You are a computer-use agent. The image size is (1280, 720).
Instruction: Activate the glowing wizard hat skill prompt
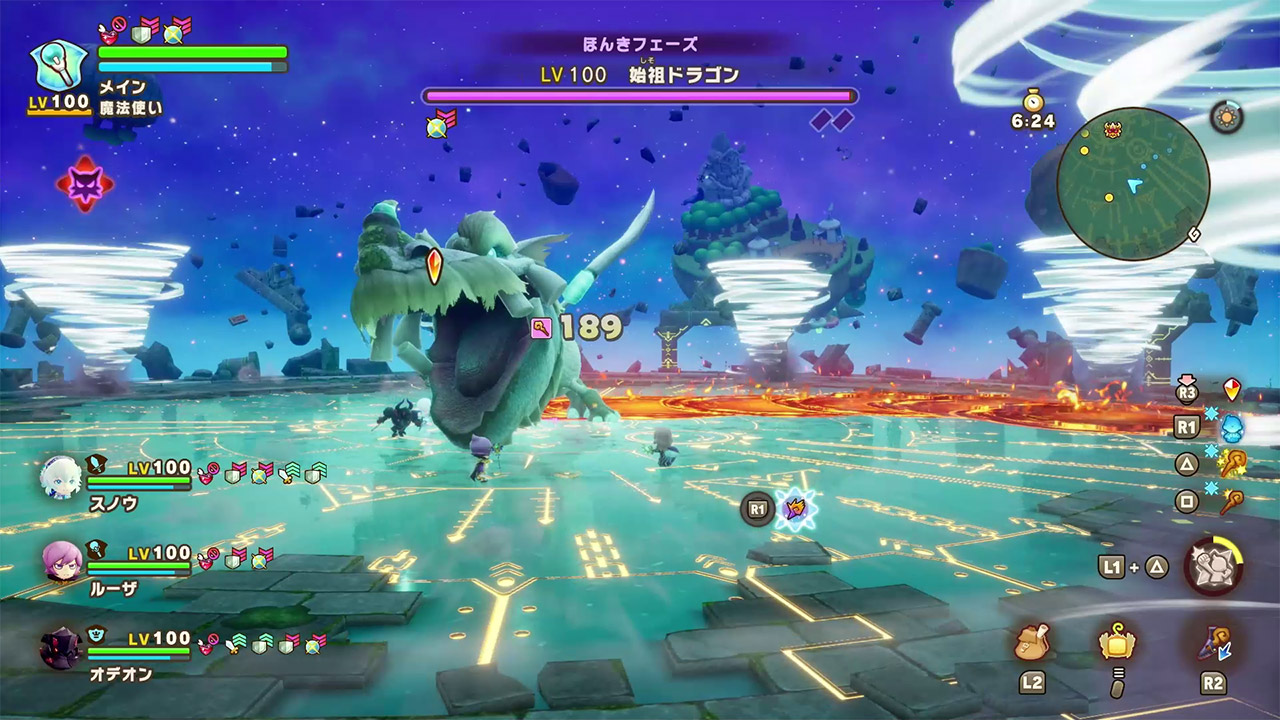(796, 510)
